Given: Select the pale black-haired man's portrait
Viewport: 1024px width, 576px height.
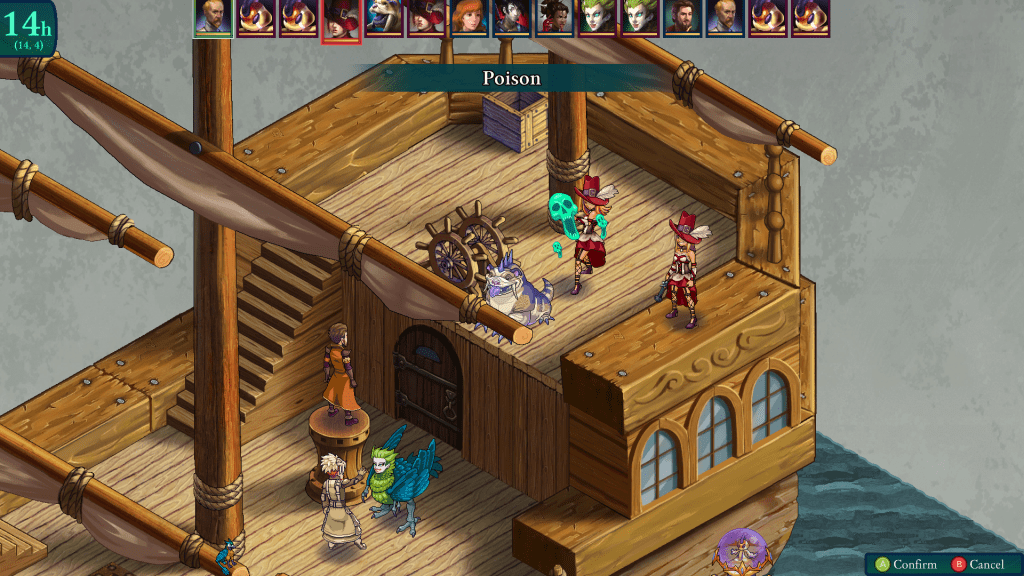Looking at the screenshot, I should click(512, 18).
